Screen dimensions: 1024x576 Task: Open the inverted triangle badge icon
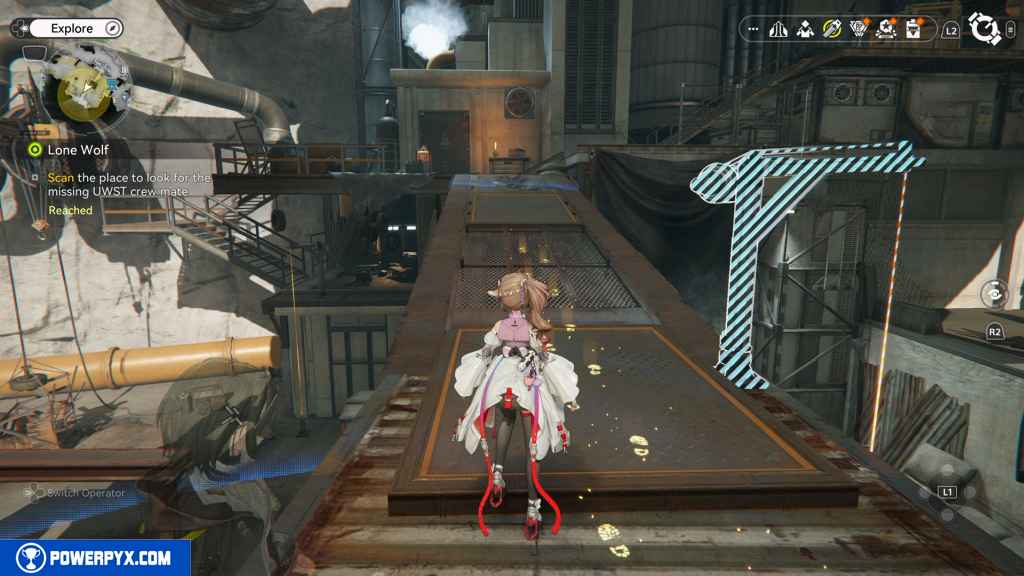point(858,30)
